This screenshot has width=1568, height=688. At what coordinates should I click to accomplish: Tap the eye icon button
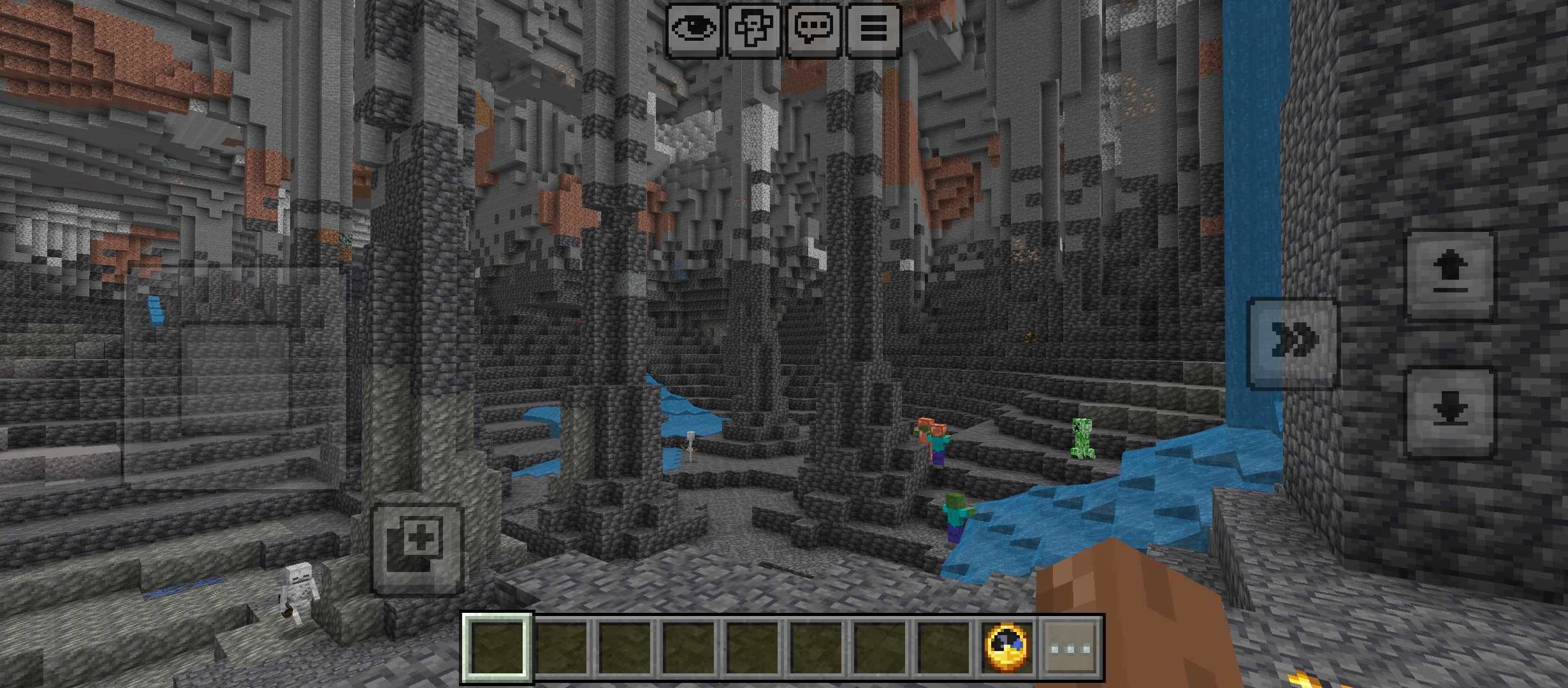(x=694, y=29)
